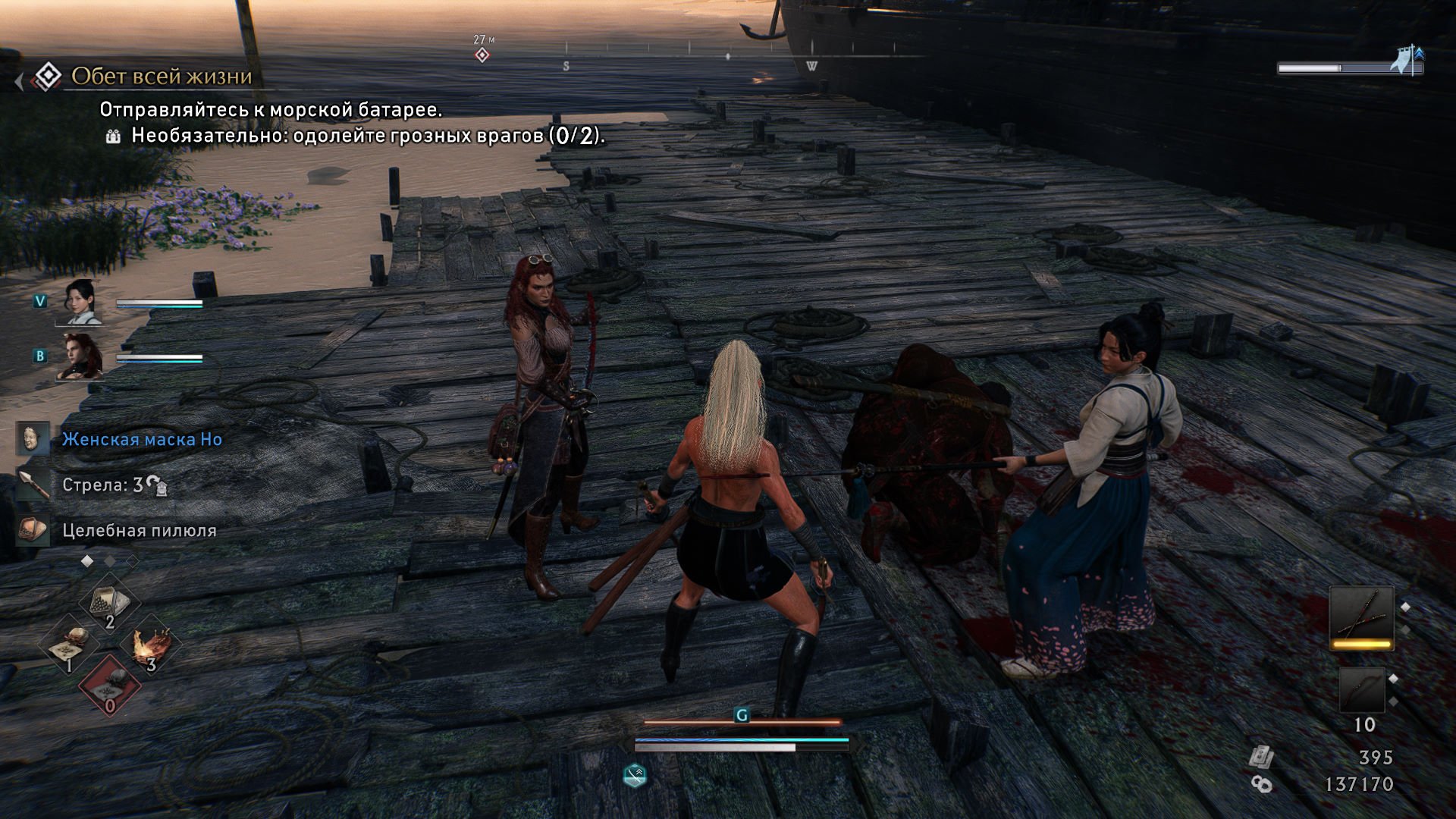Click the banner icon by the top-right gauge
Viewport: 1456px width, 819px height.
[x=1407, y=60]
